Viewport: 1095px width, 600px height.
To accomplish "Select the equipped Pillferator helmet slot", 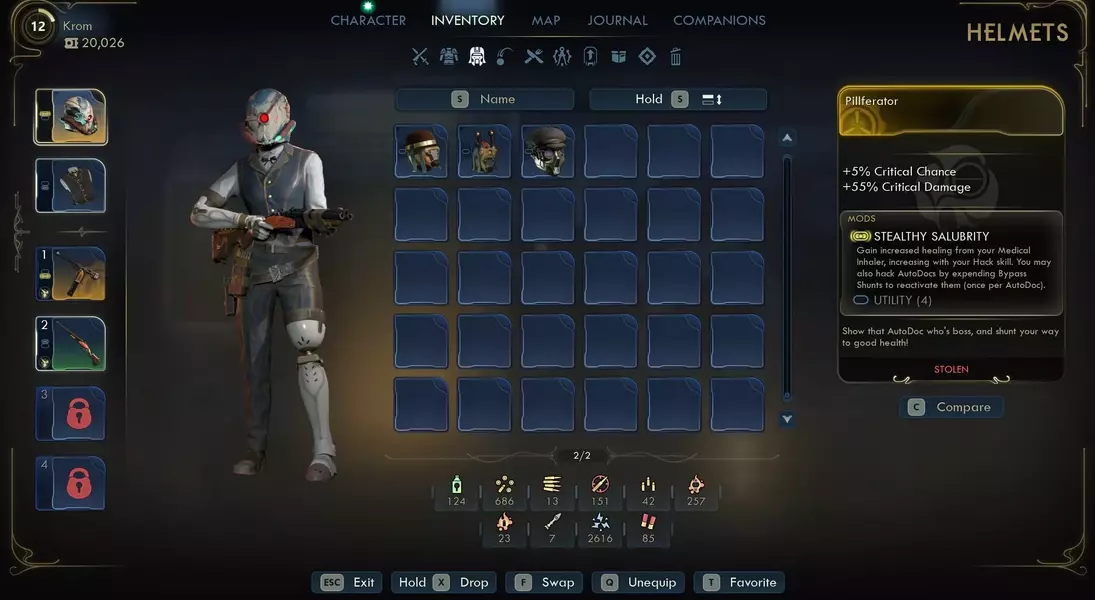I will 72,117.
